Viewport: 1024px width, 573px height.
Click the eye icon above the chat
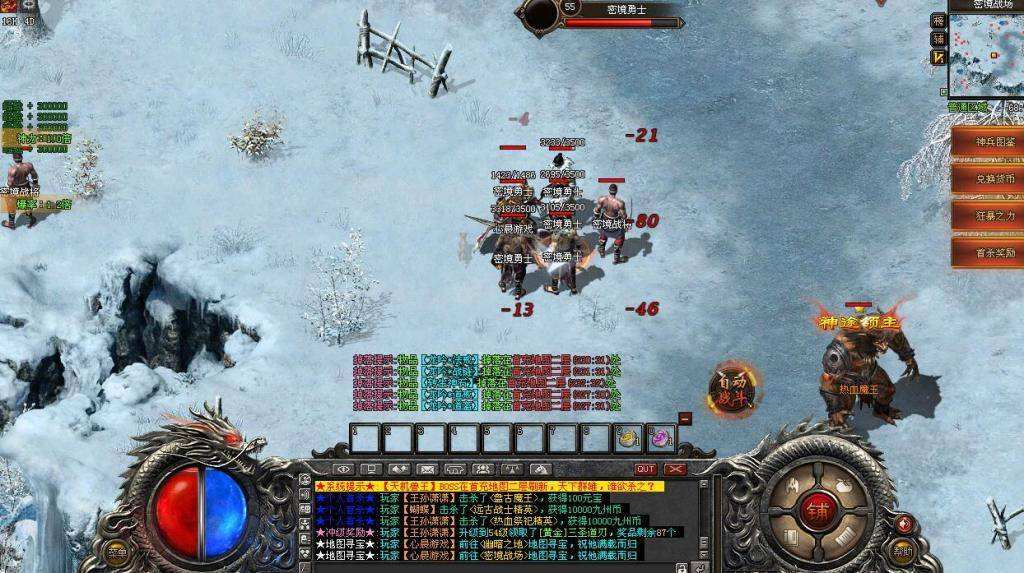[x=344, y=469]
